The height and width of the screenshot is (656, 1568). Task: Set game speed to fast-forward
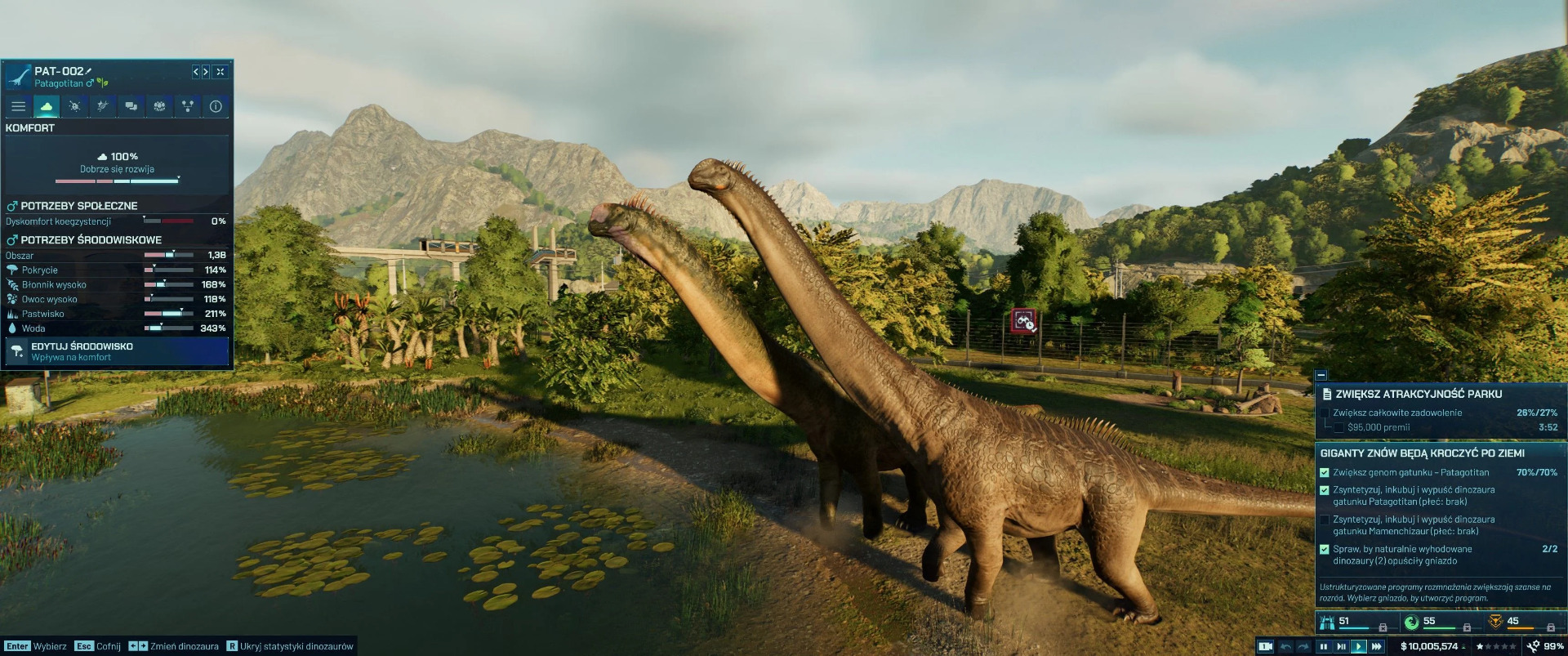click(1377, 646)
